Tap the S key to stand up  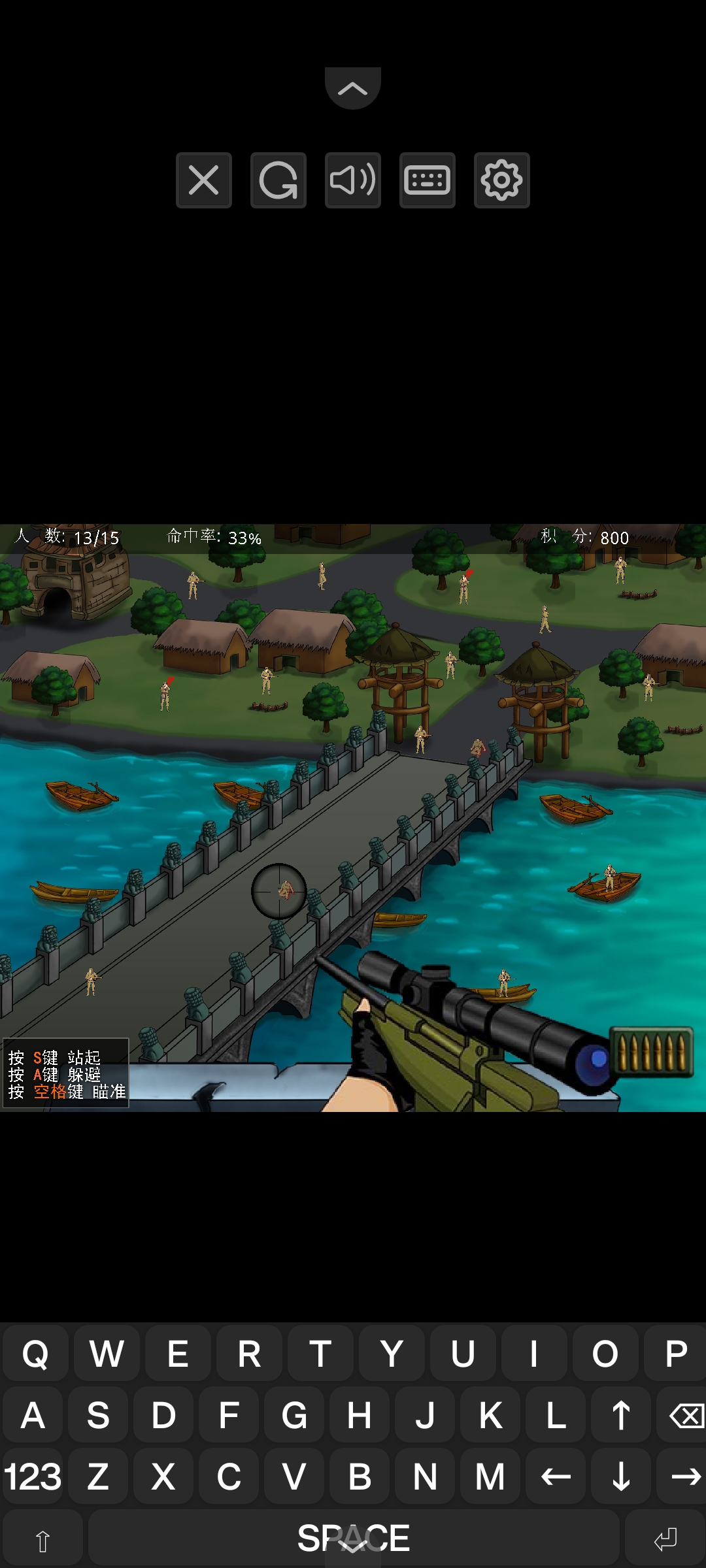coord(98,1415)
